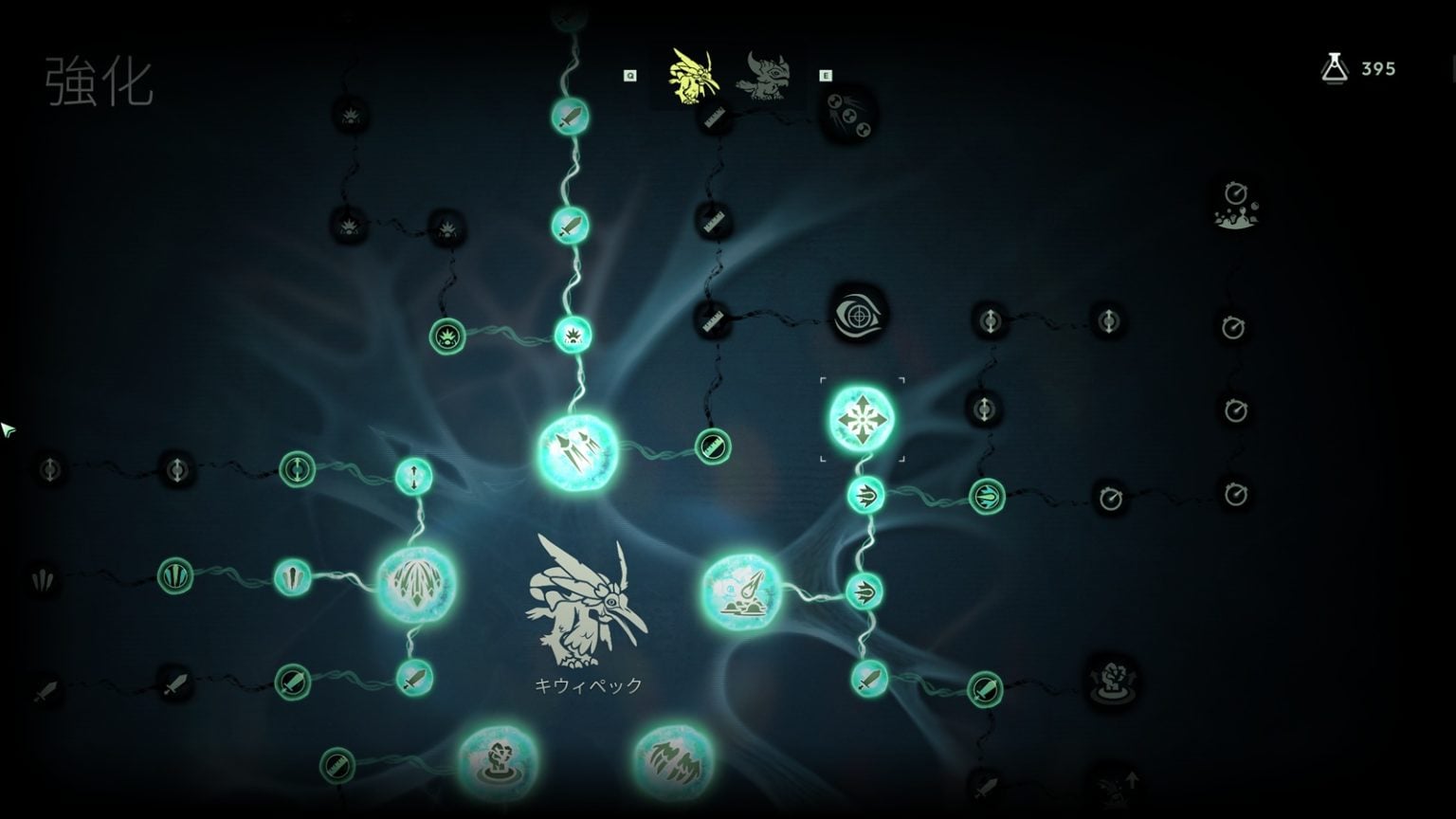Click the four-way expansion node with selection brackets
Image resolution: width=1456 pixels, height=819 pixels.
pos(861,420)
